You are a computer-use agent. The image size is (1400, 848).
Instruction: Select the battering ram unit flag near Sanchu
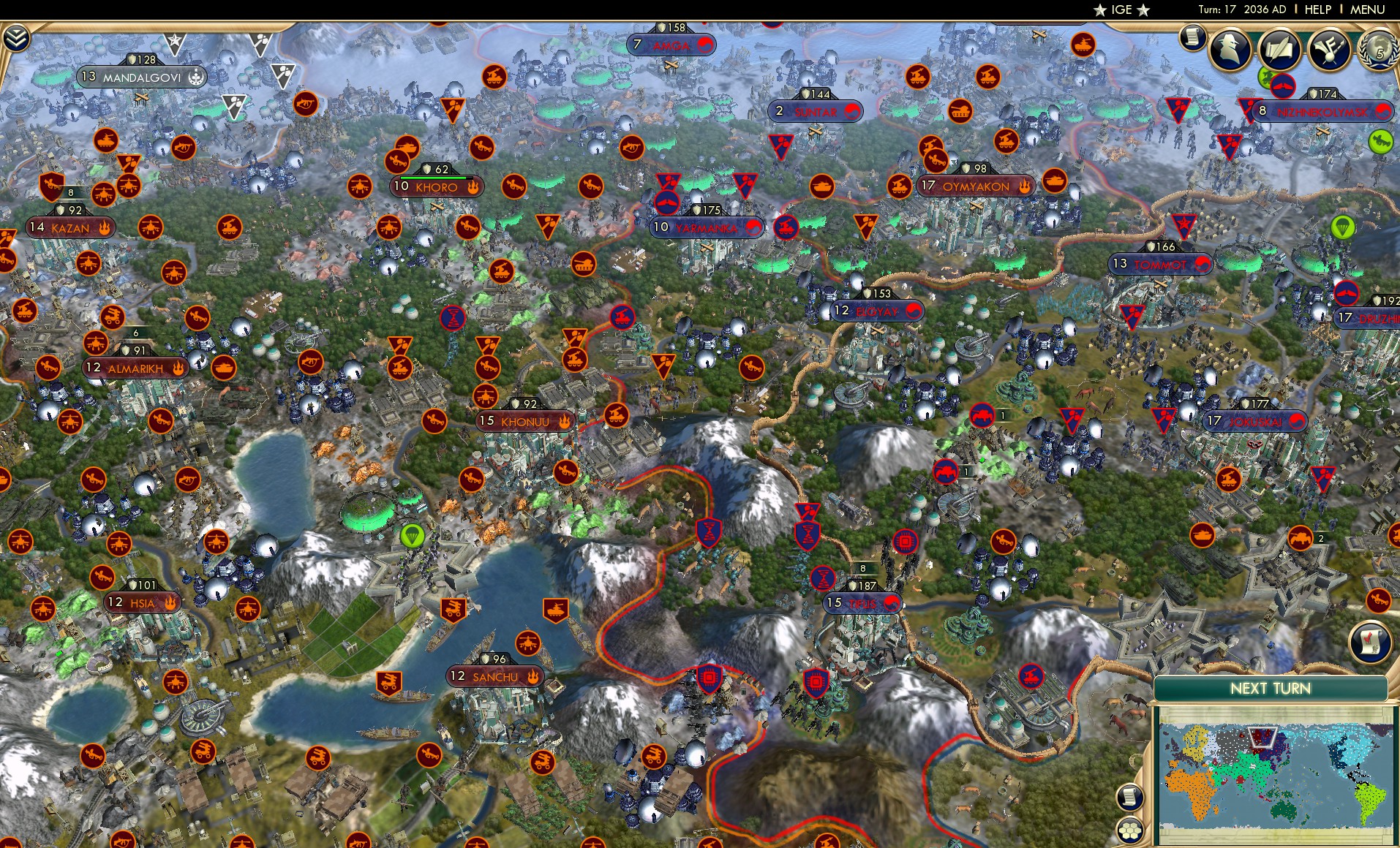pyautogui.click(x=390, y=682)
